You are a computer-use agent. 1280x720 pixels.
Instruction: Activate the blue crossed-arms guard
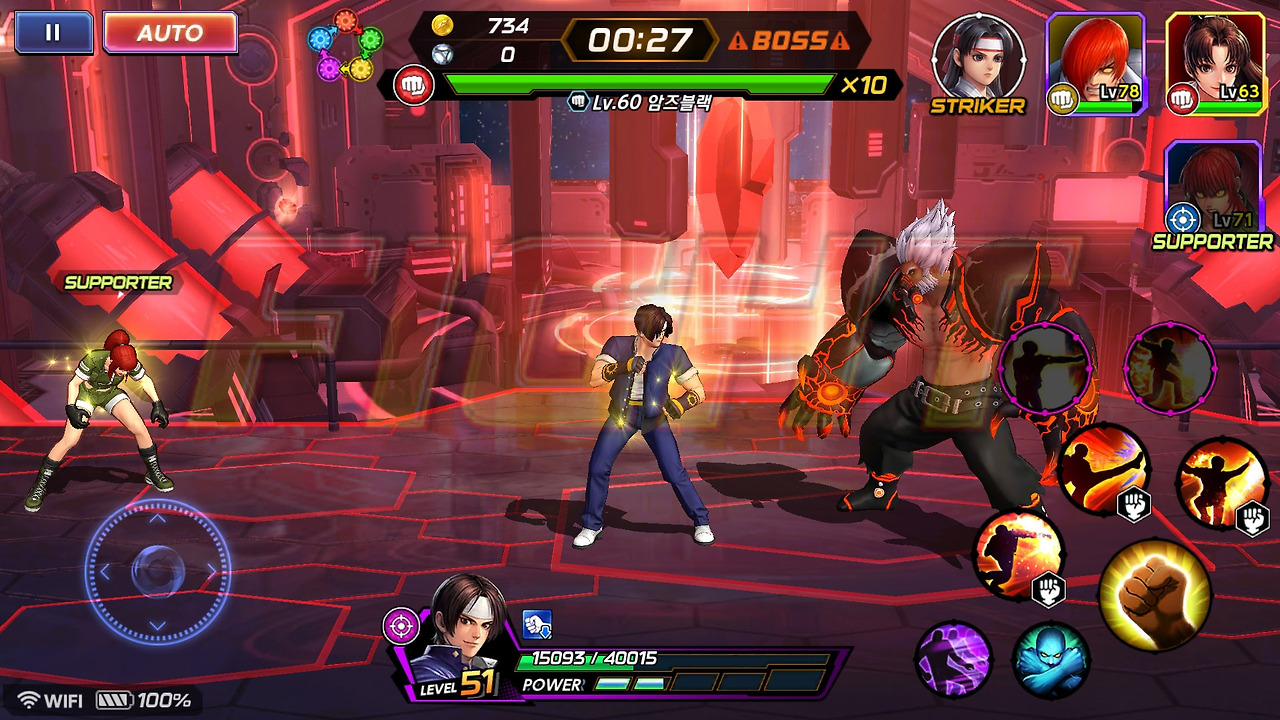1049,661
